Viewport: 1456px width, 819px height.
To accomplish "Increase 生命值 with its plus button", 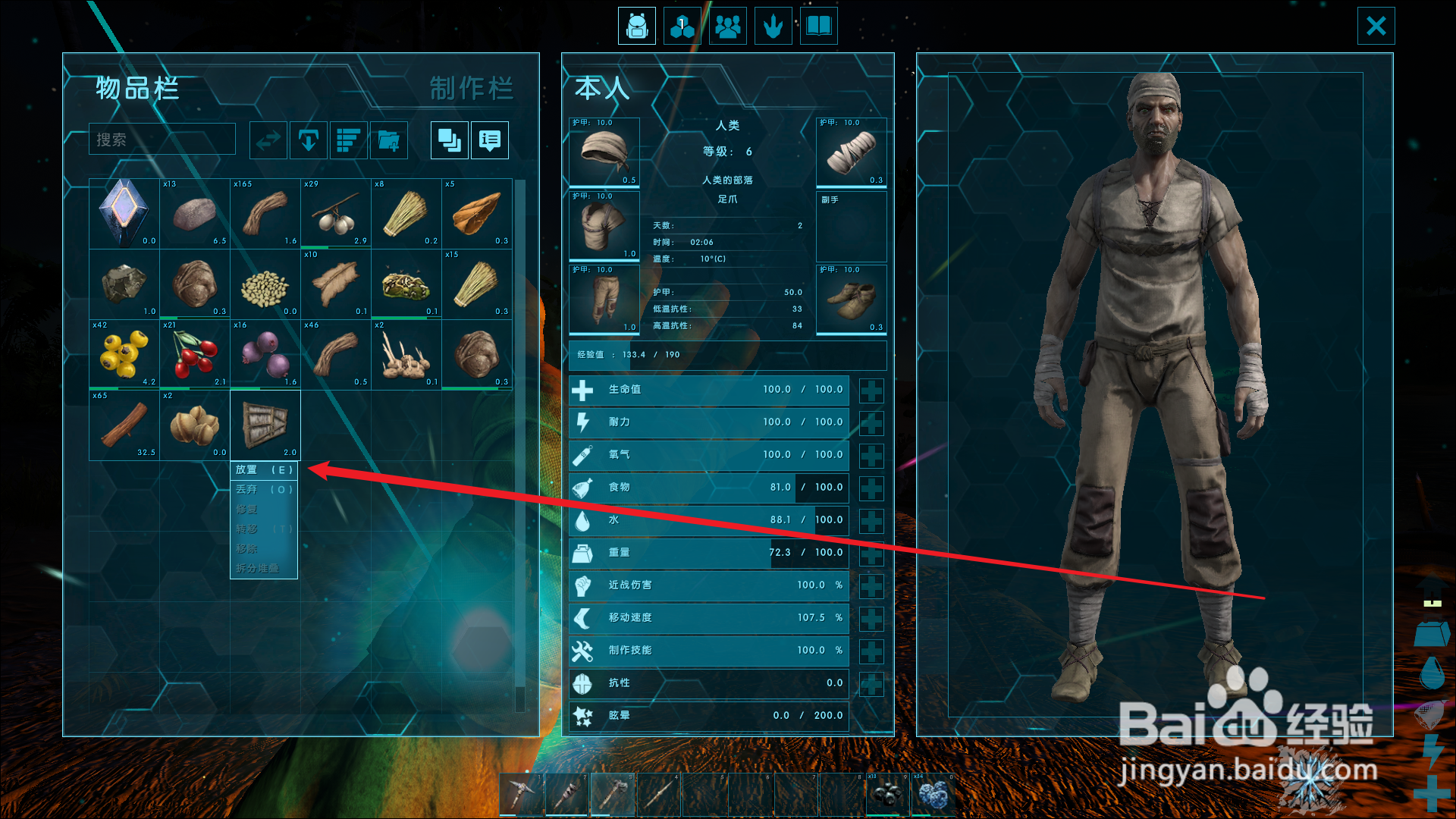I will coord(871,391).
